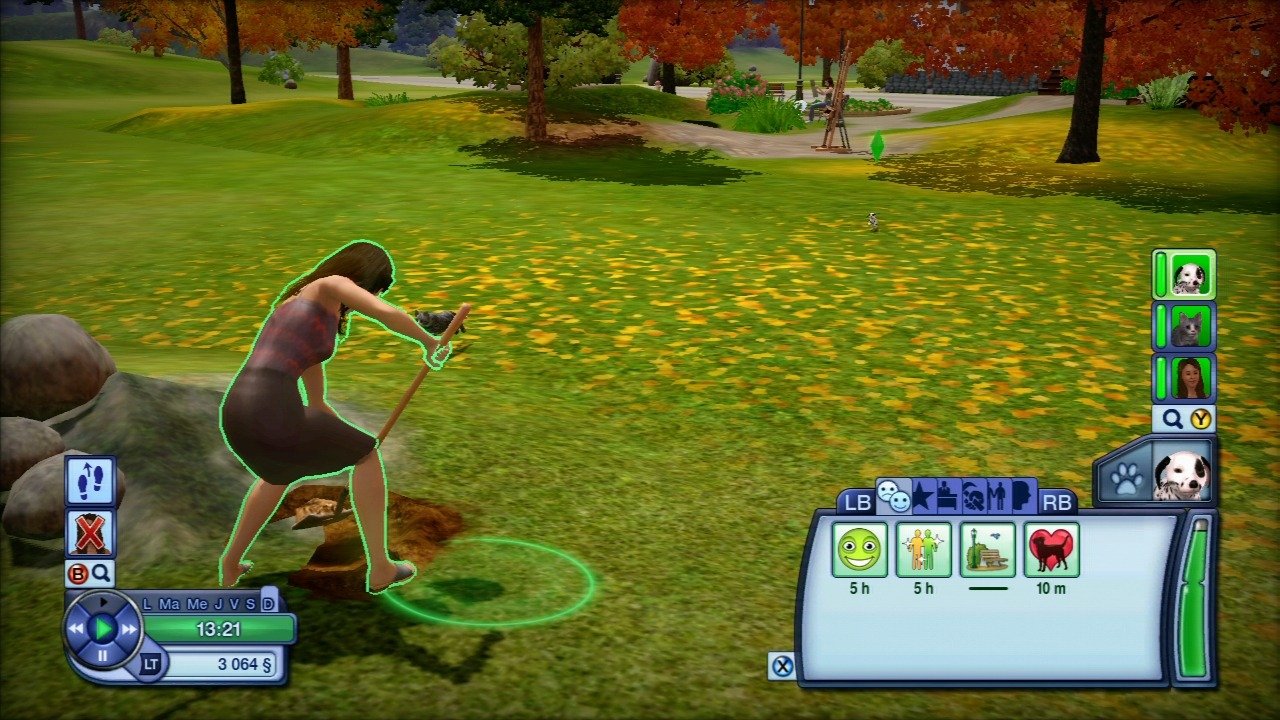Click the green play speed button

(102, 628)
